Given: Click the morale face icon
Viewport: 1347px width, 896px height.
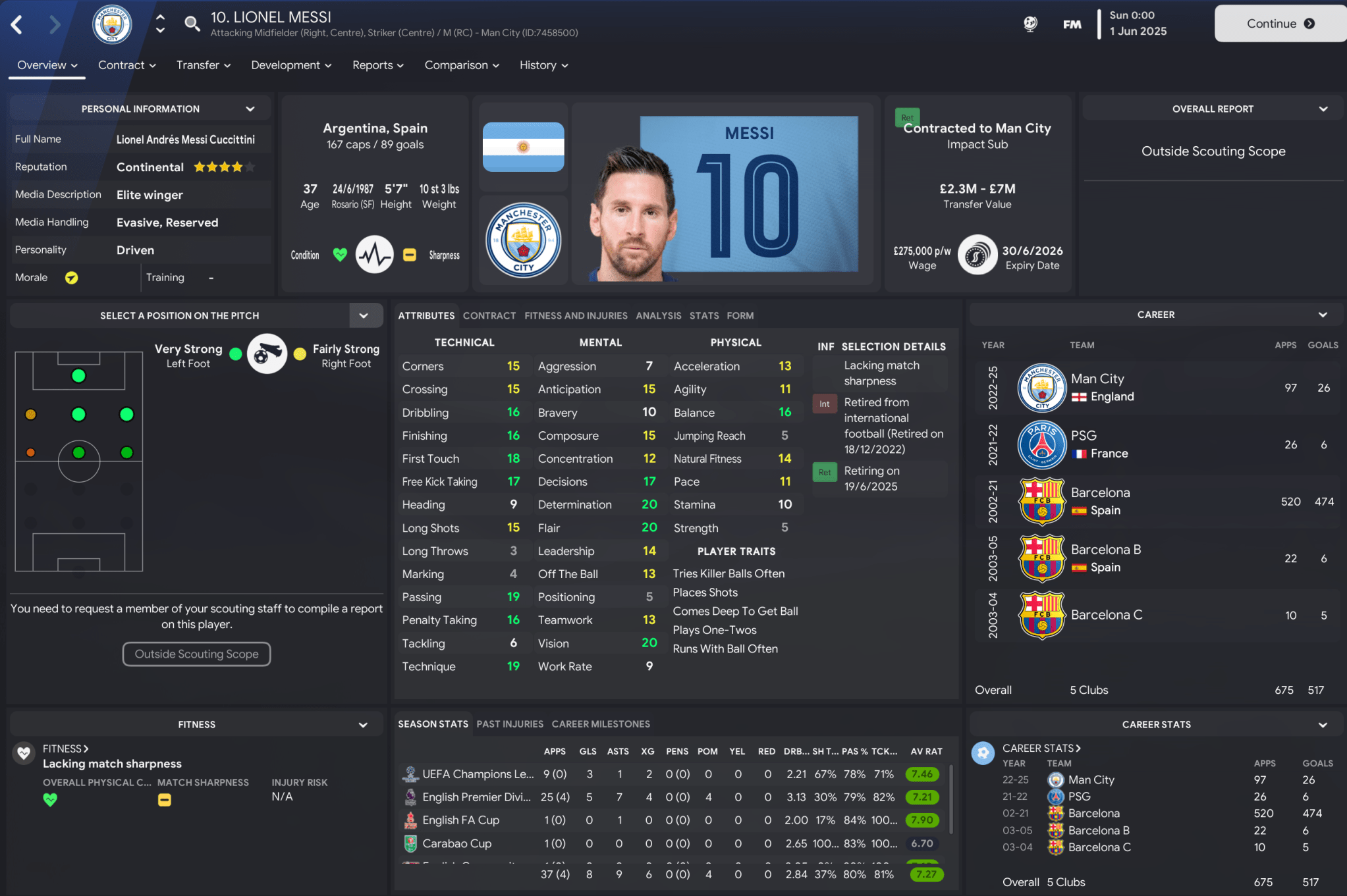Looking at the screenshot, I should point(70,277).
